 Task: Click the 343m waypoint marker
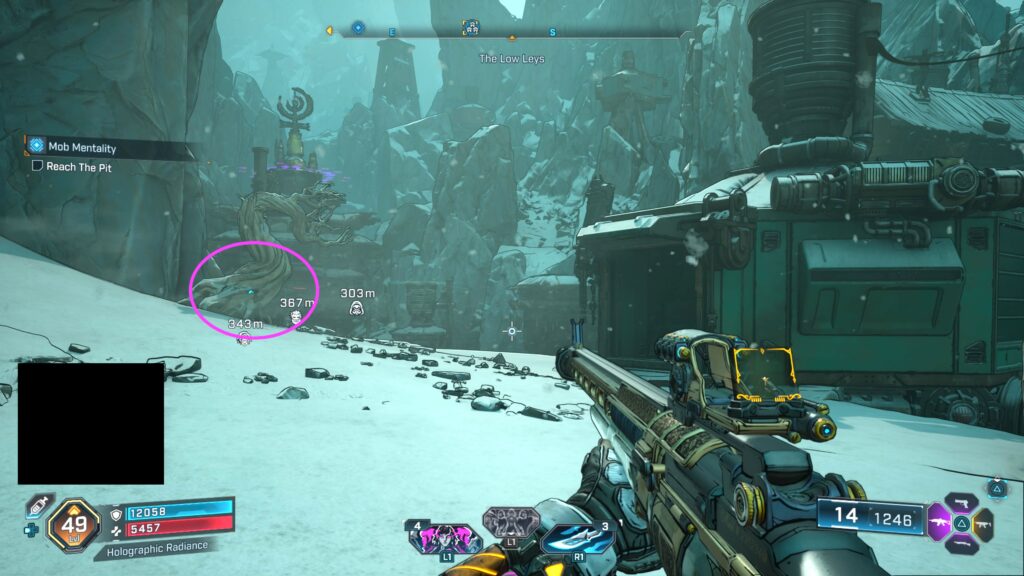coord(243,339)
